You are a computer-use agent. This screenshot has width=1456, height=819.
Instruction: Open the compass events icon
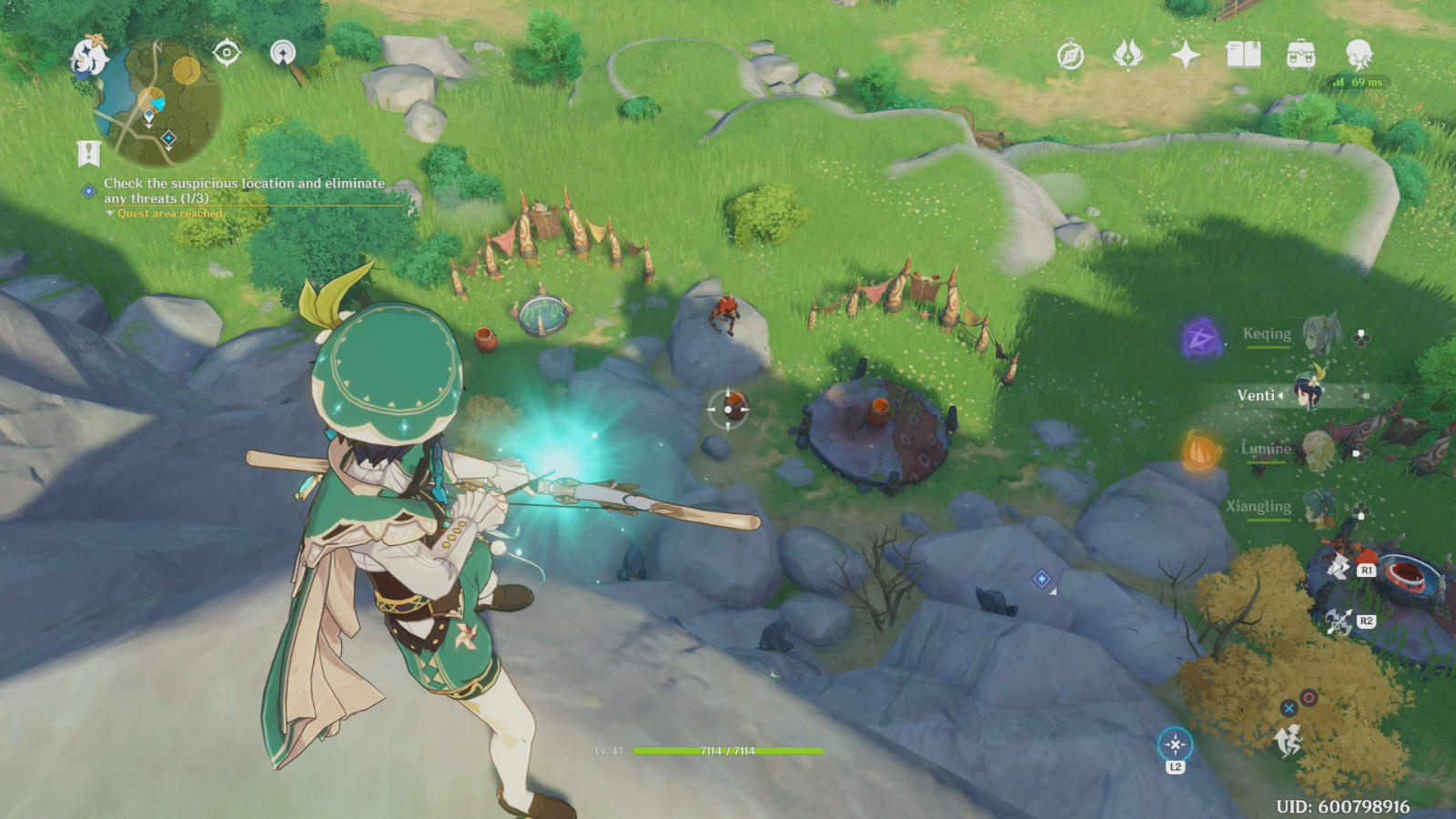tap(1070, 56)
